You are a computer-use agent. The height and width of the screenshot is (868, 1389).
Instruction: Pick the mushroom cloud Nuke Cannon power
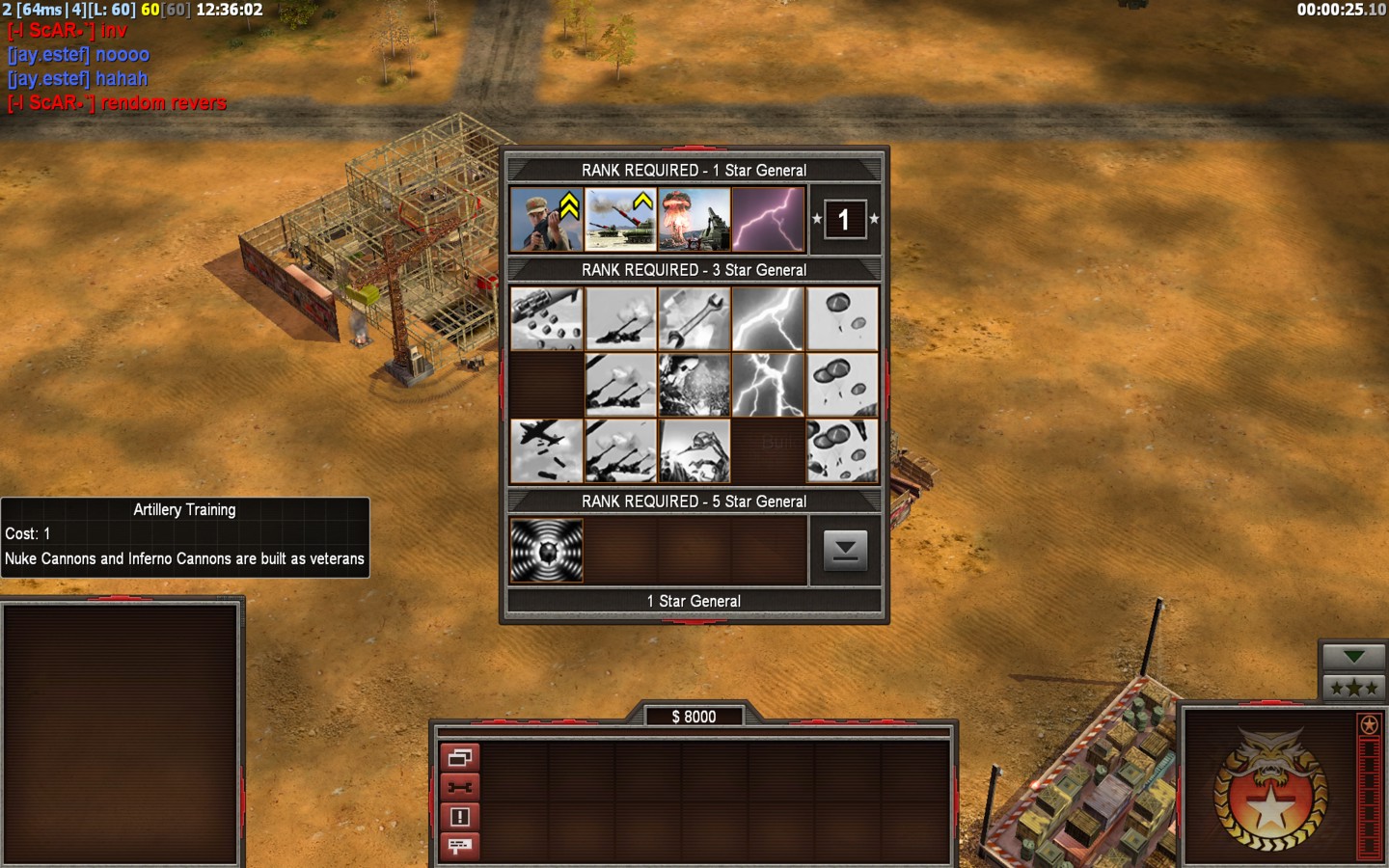694,219
